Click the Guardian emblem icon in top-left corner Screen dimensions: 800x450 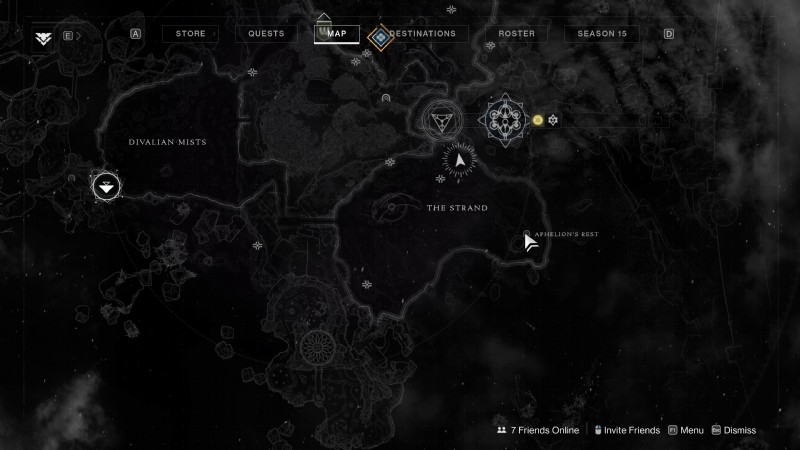click(43, 37)
